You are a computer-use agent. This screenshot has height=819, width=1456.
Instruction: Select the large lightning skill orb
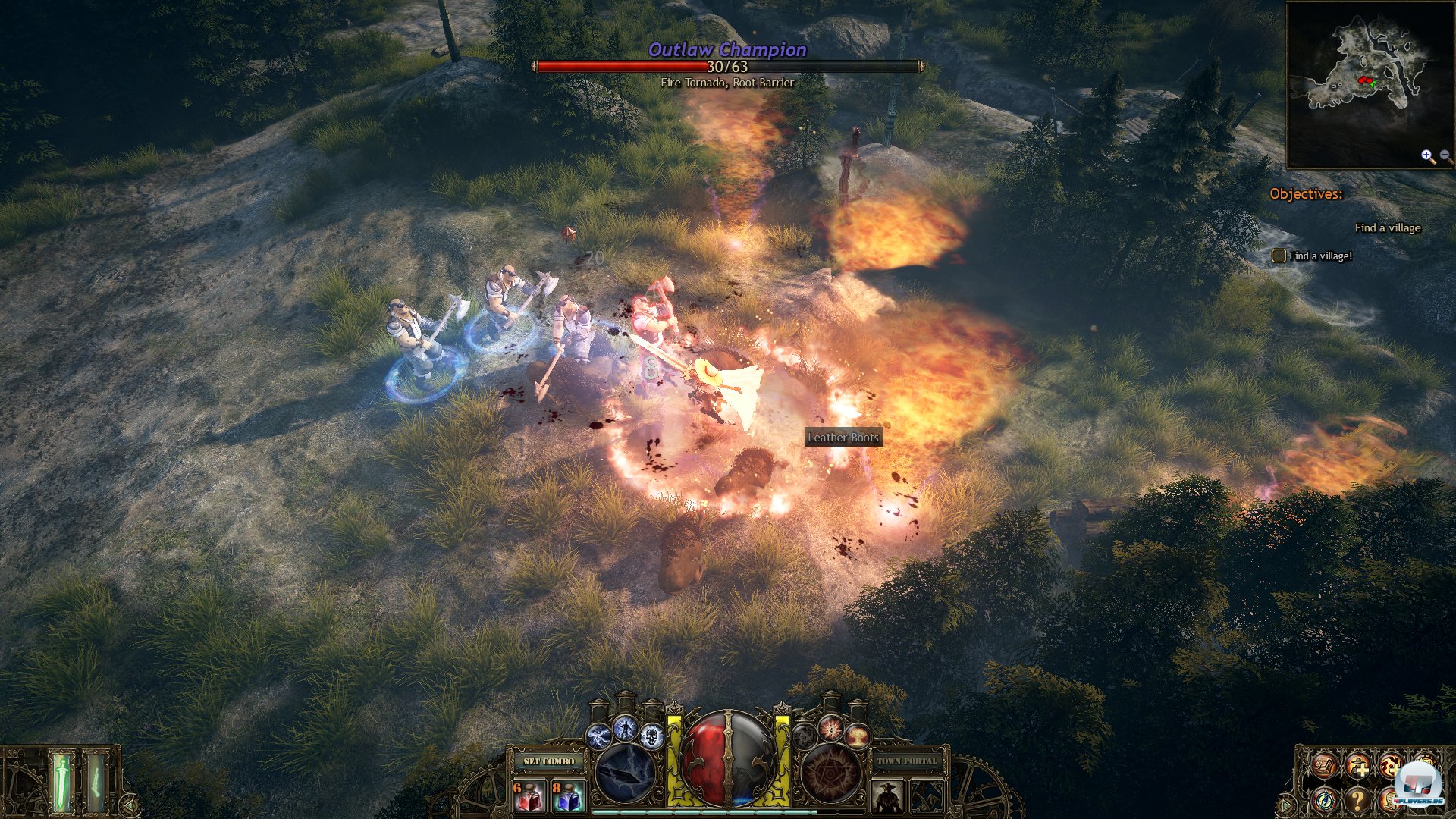point(625,773)
